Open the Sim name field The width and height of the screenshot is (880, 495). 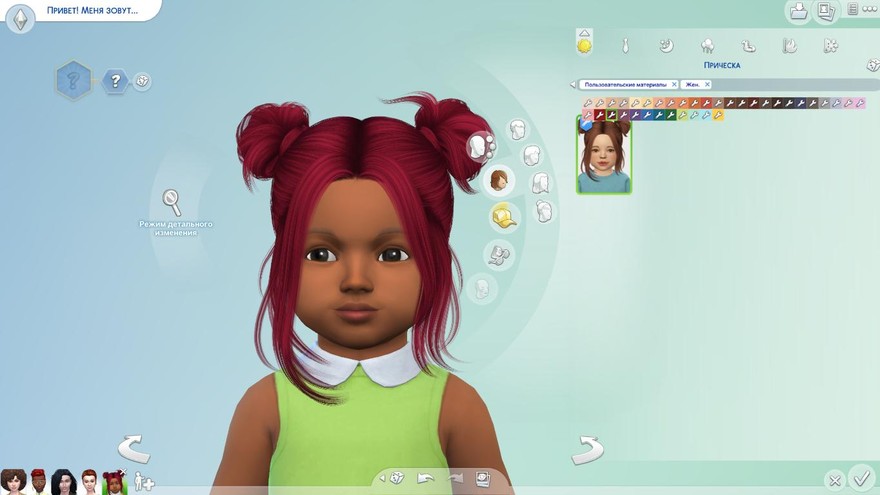click(x=90, y=12)
